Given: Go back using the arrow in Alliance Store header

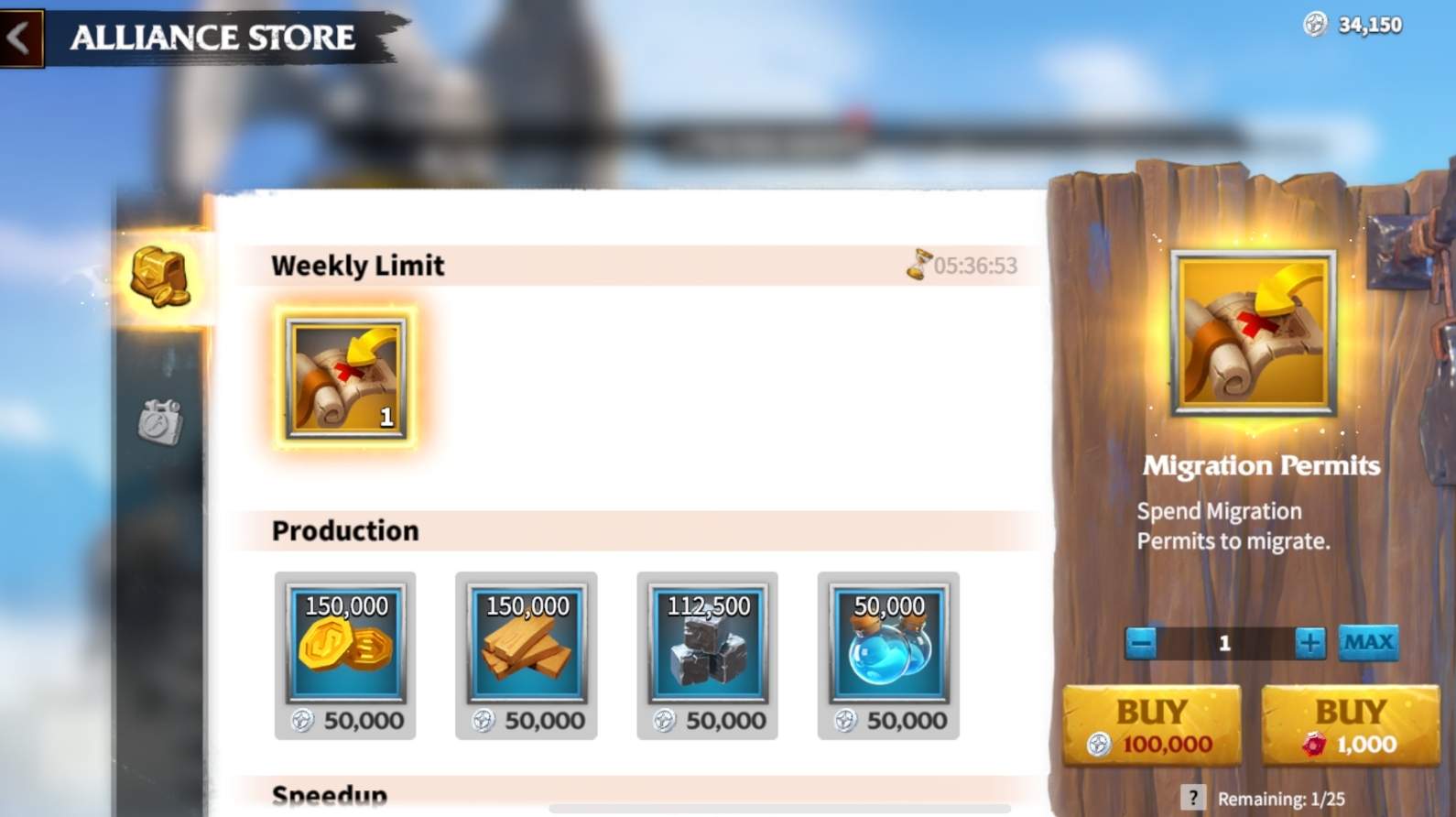Looking at the screenshot, I should (x=20, y=37).
